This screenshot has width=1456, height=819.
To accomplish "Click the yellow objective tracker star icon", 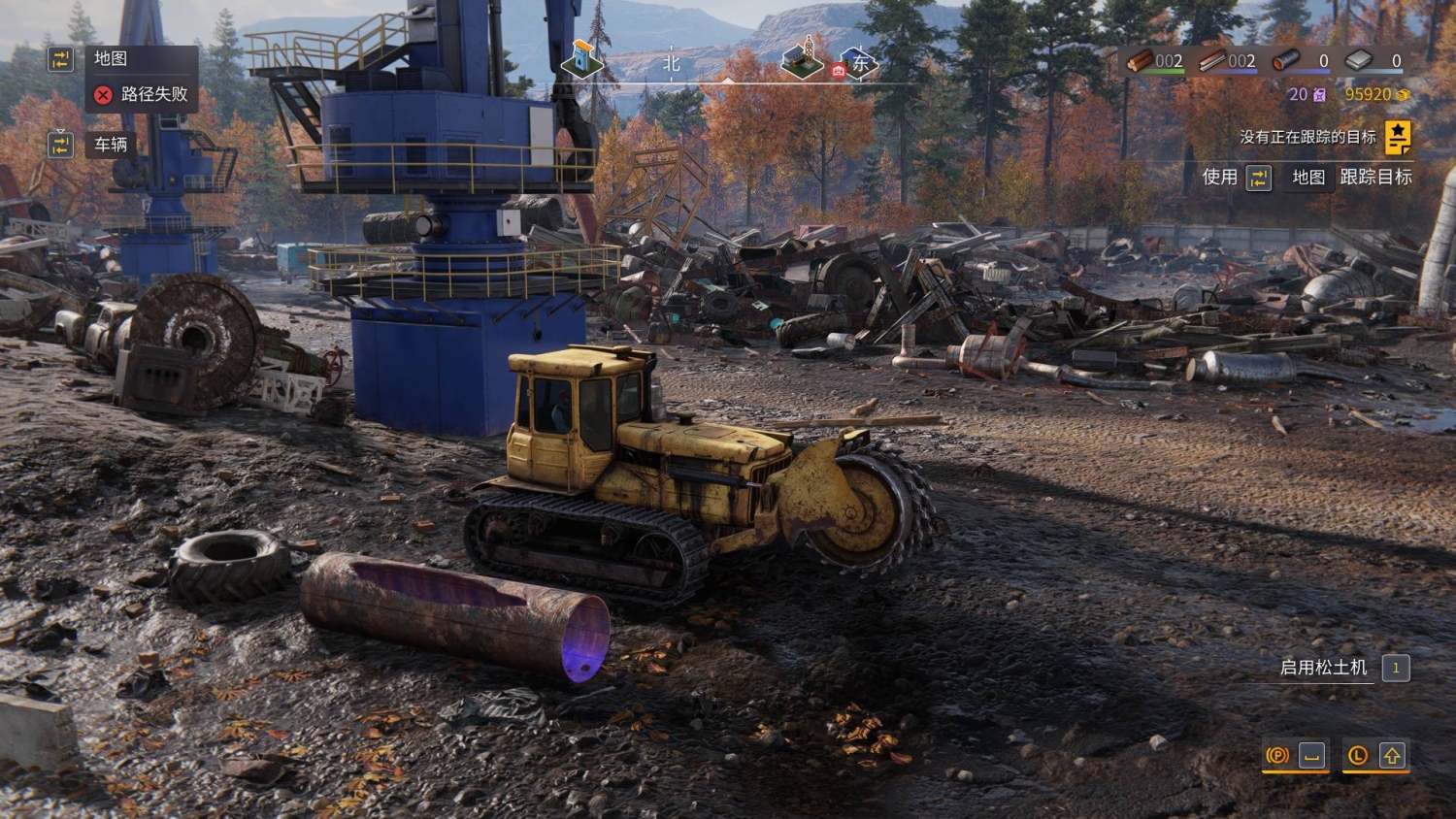I will (1398, 138).
